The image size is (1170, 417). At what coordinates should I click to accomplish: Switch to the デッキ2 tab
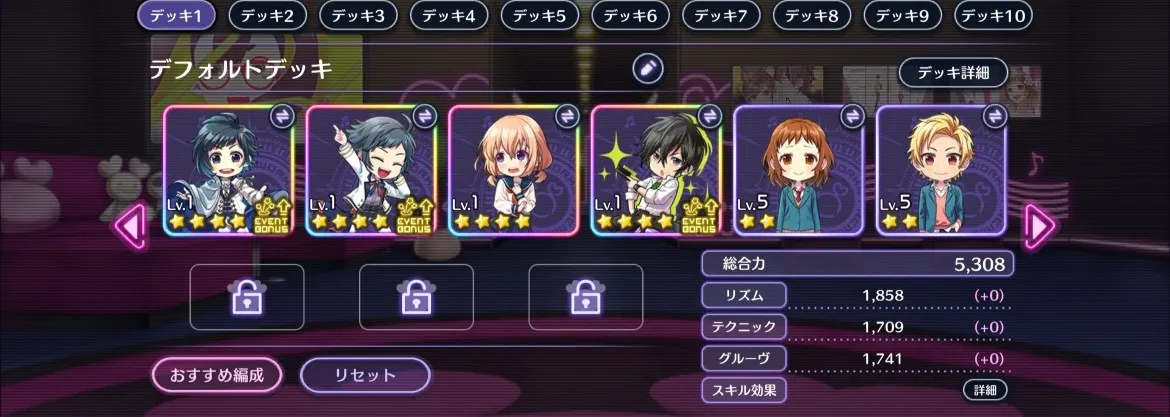pyautogui.click(x=268, y=16)
